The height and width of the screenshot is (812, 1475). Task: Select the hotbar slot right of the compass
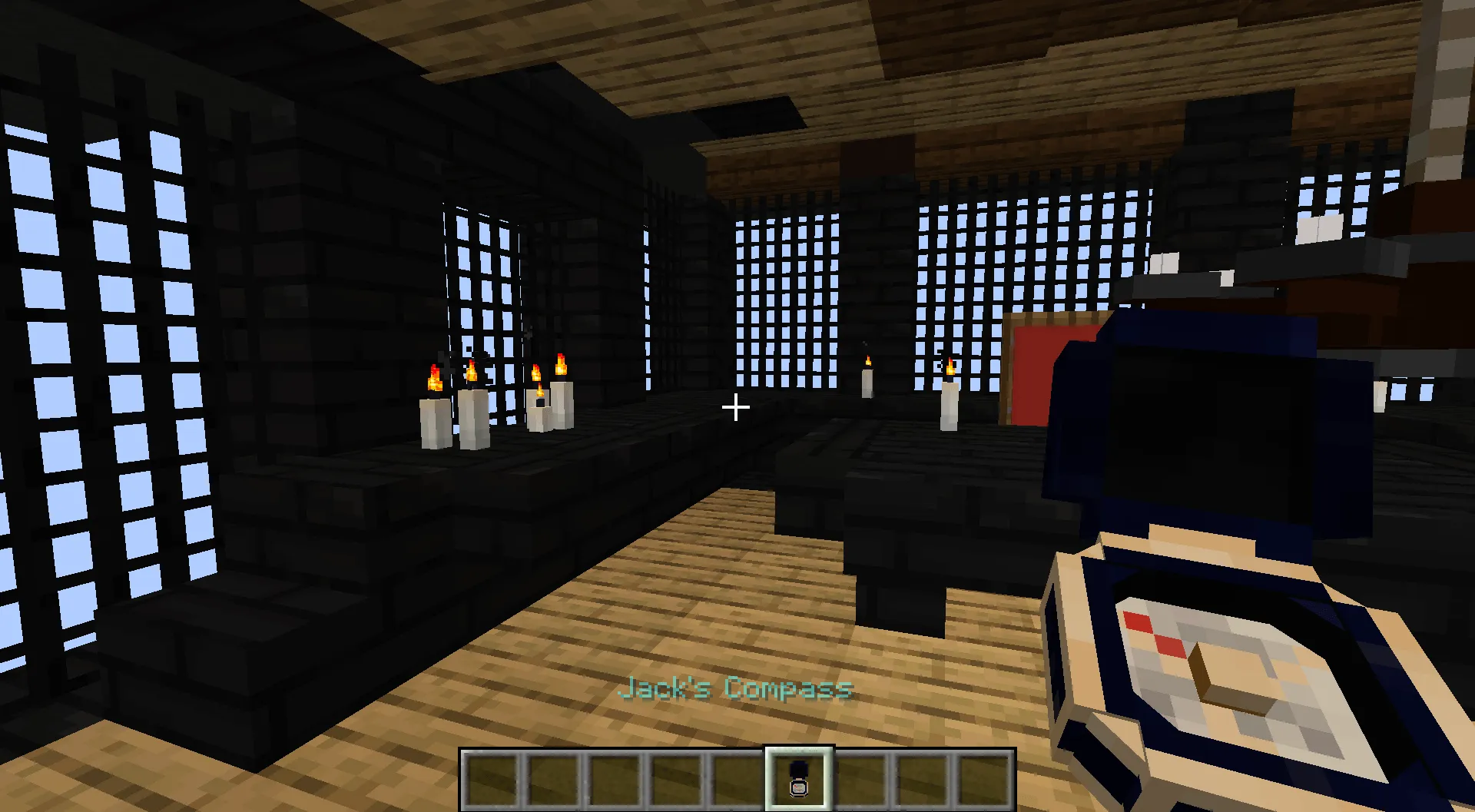coord(859,780)
